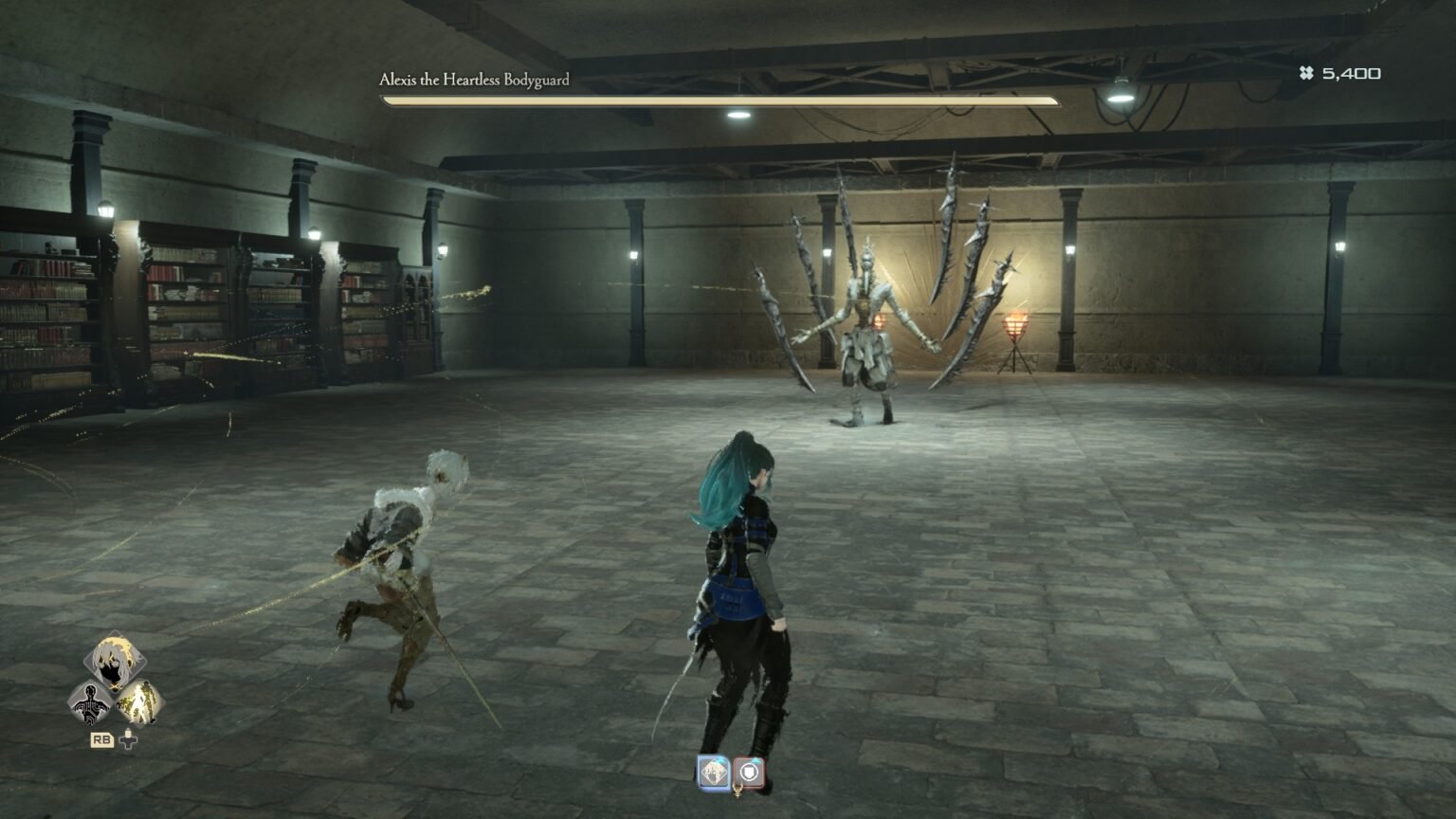Select the currency counter reading 5,400
The image size is (1456, 819).
coord(1353,73)
